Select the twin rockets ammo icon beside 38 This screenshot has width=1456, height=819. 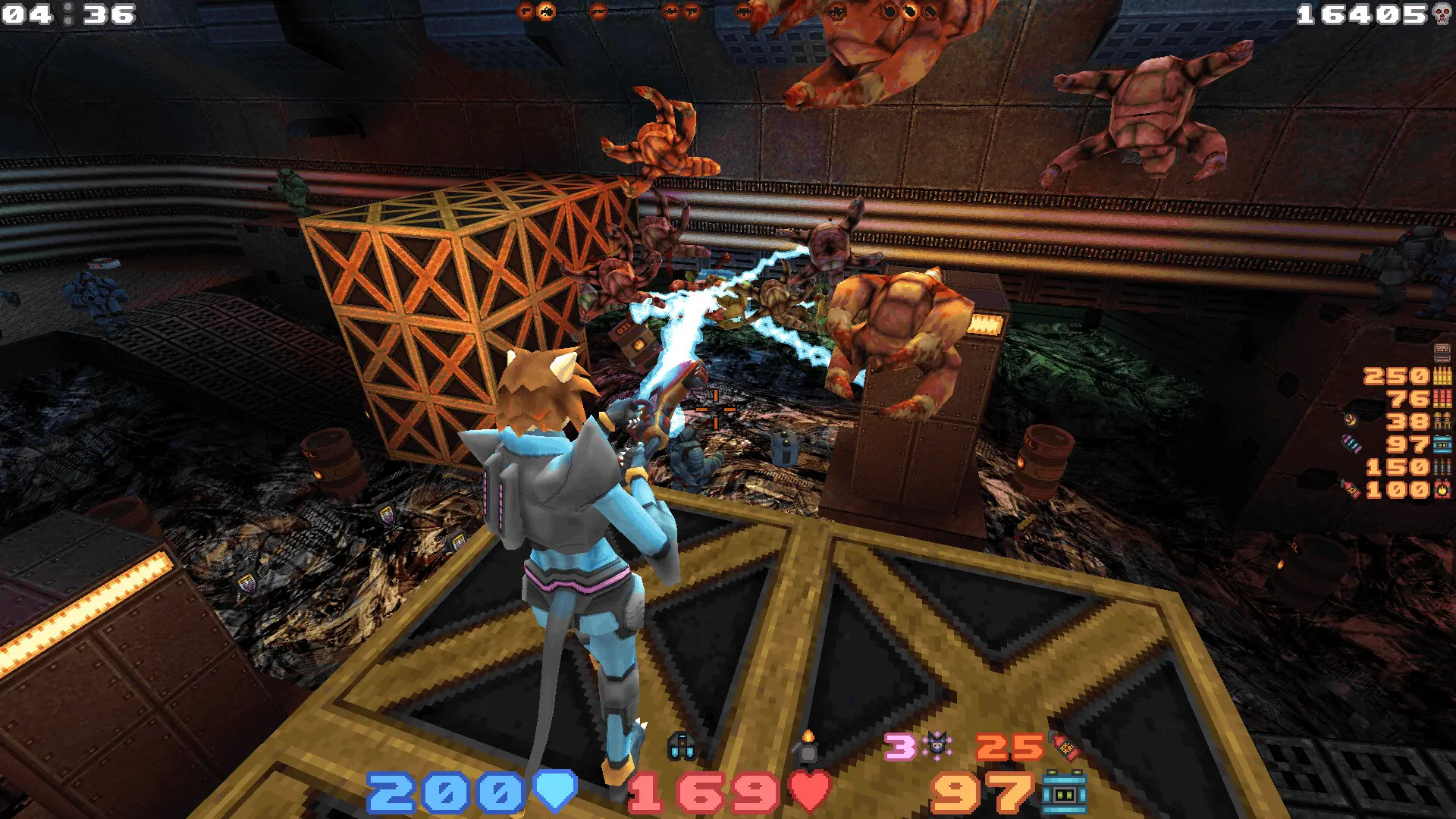pyautogui.click(x=1442, y=422)
